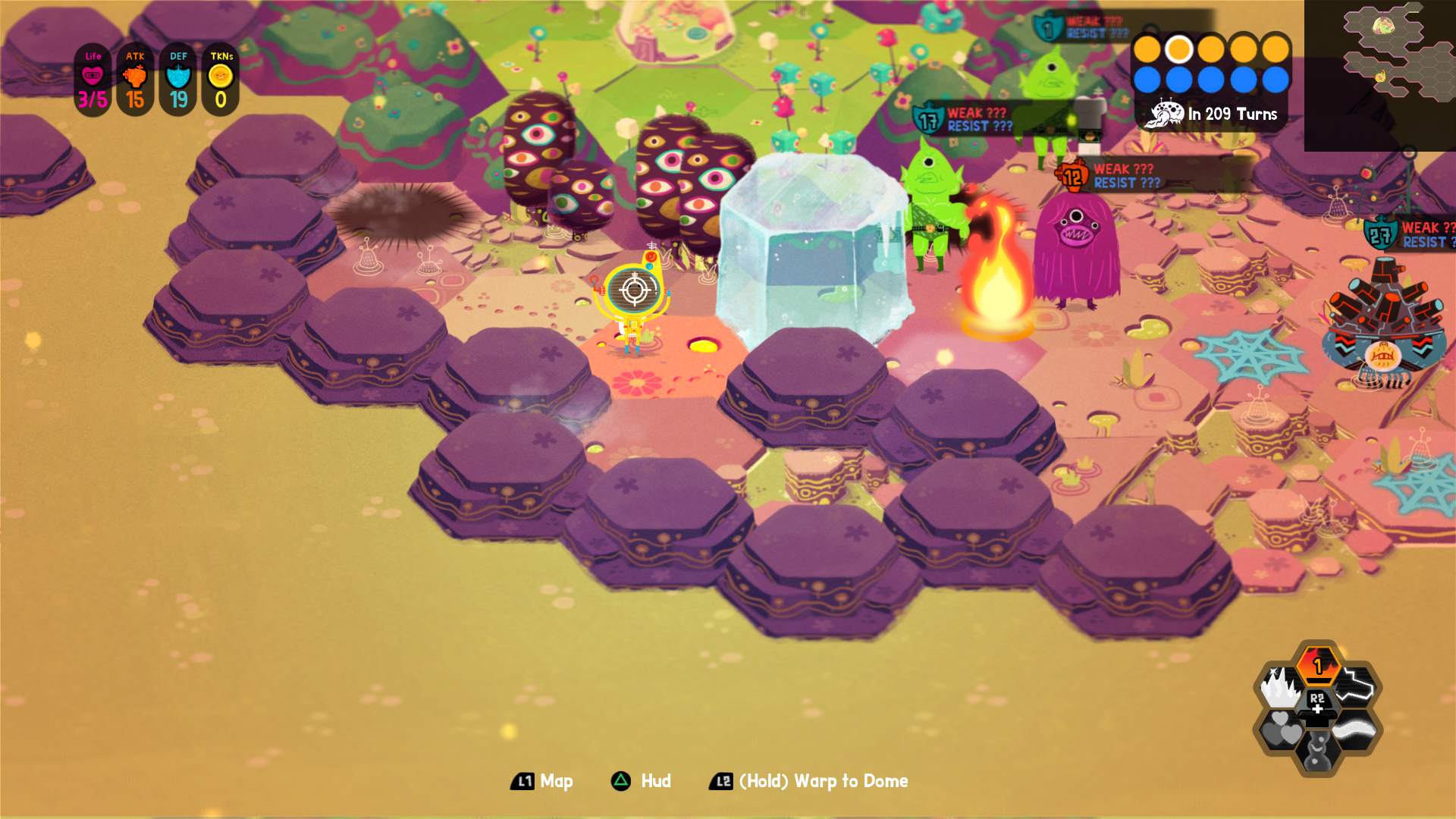Image resolution: width=1456 pixels, height=819 pixels.
Task: Click the dome marker on minimap
Action: 1383,26
